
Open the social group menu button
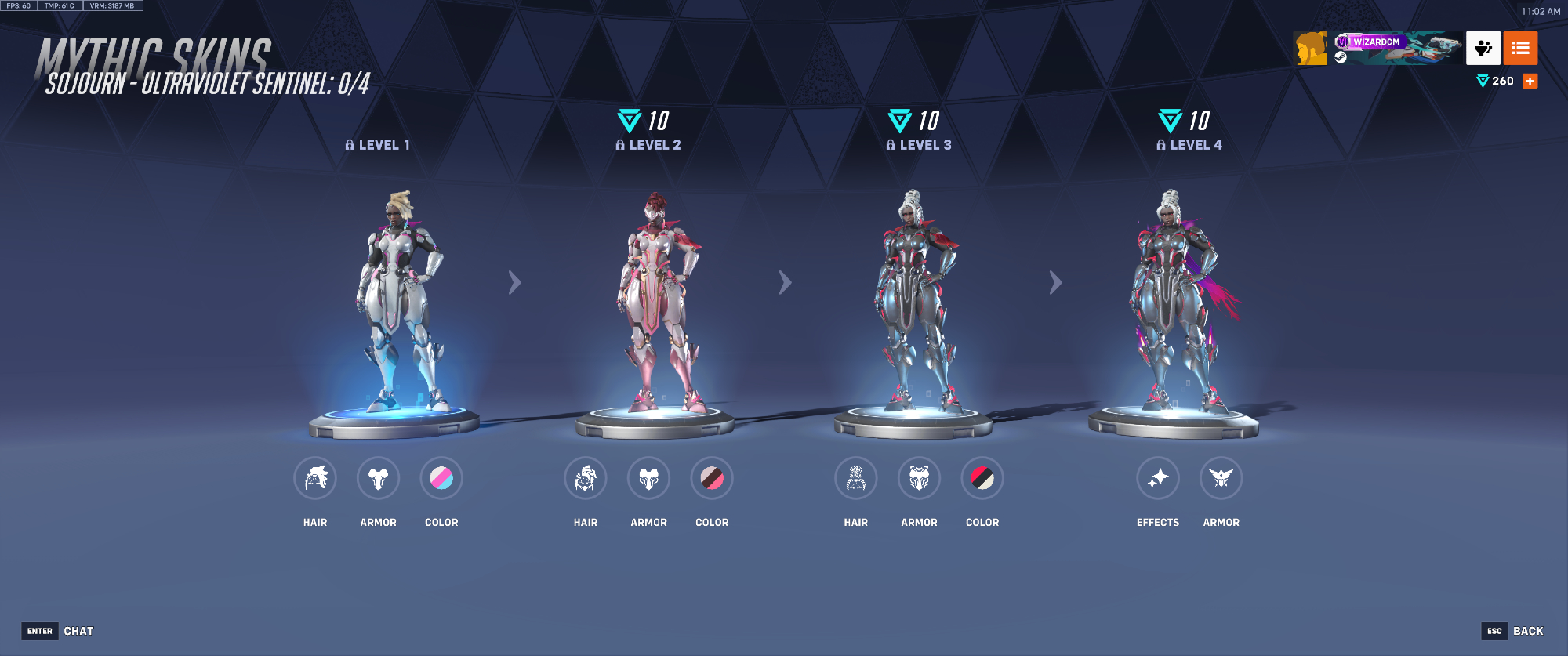[1483, 48]
